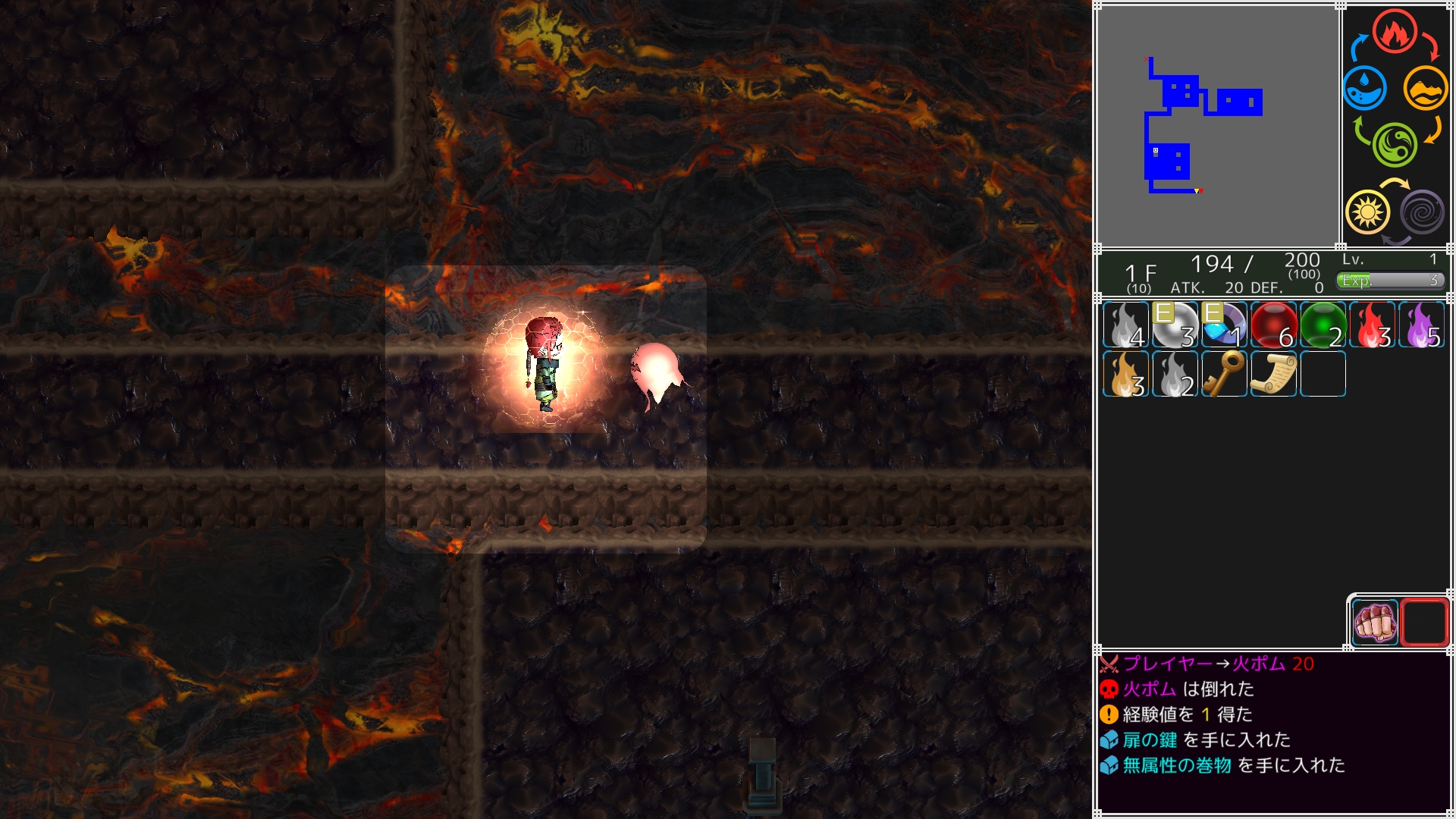
Task: Click the purple spiral dark element symbol
Action: point(1422,212)
